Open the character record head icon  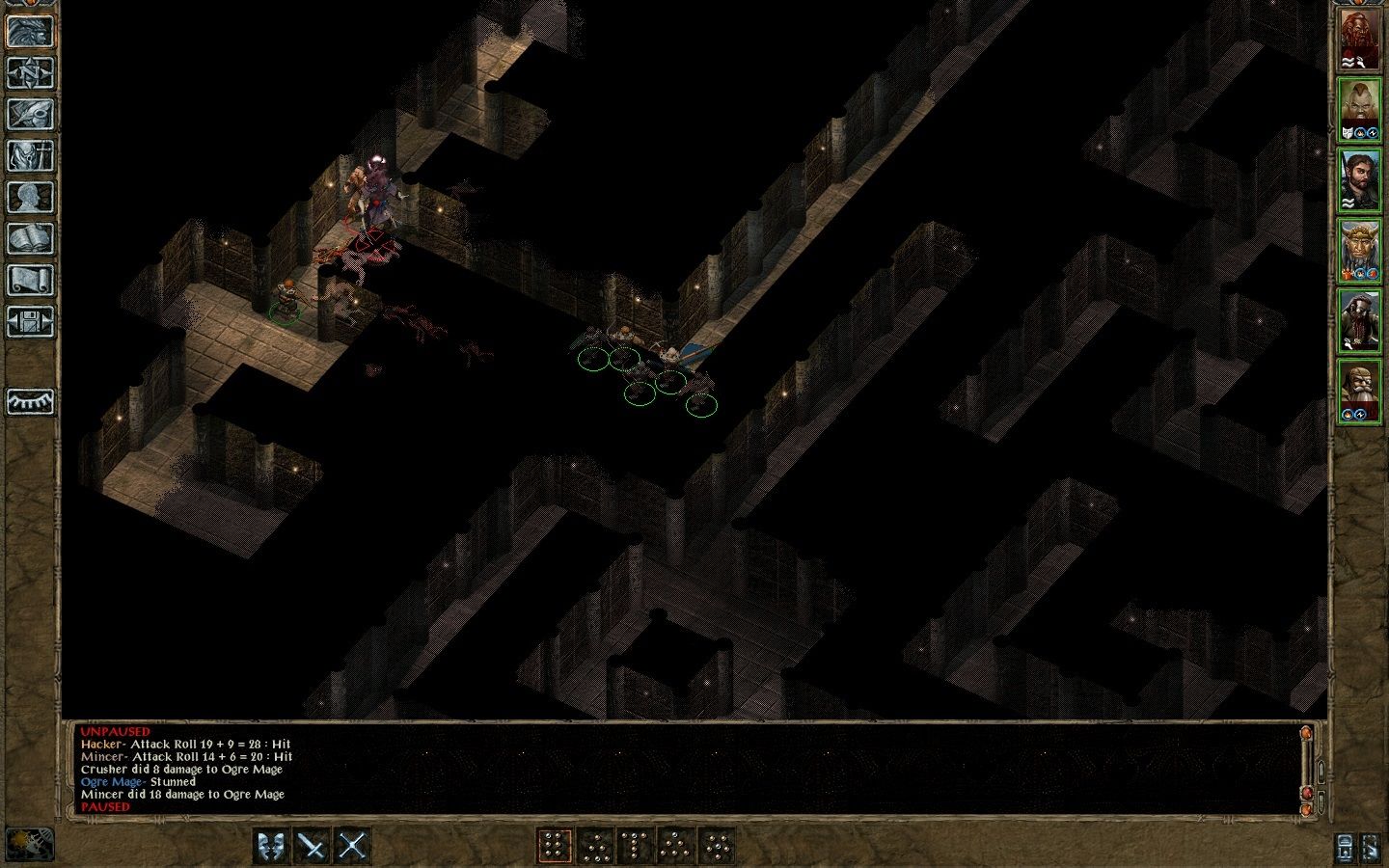click(30, 198)
